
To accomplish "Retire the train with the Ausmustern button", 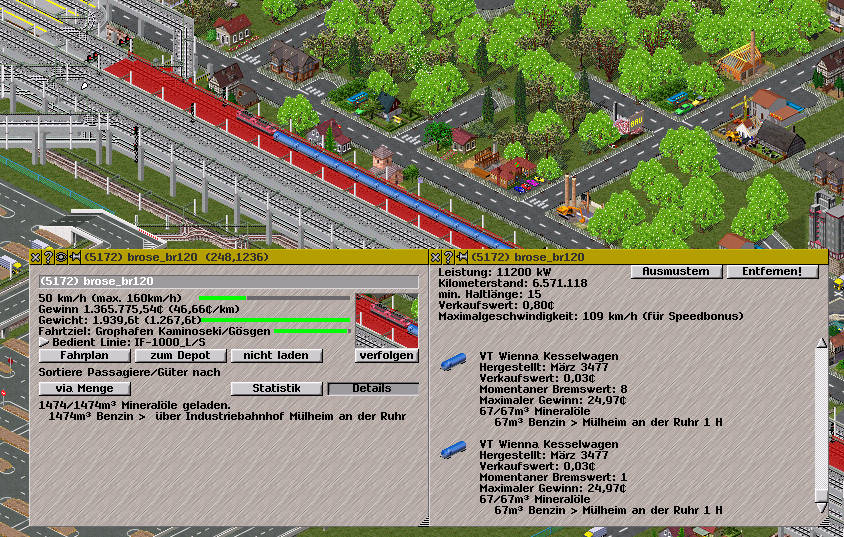I will pos(675,272).
